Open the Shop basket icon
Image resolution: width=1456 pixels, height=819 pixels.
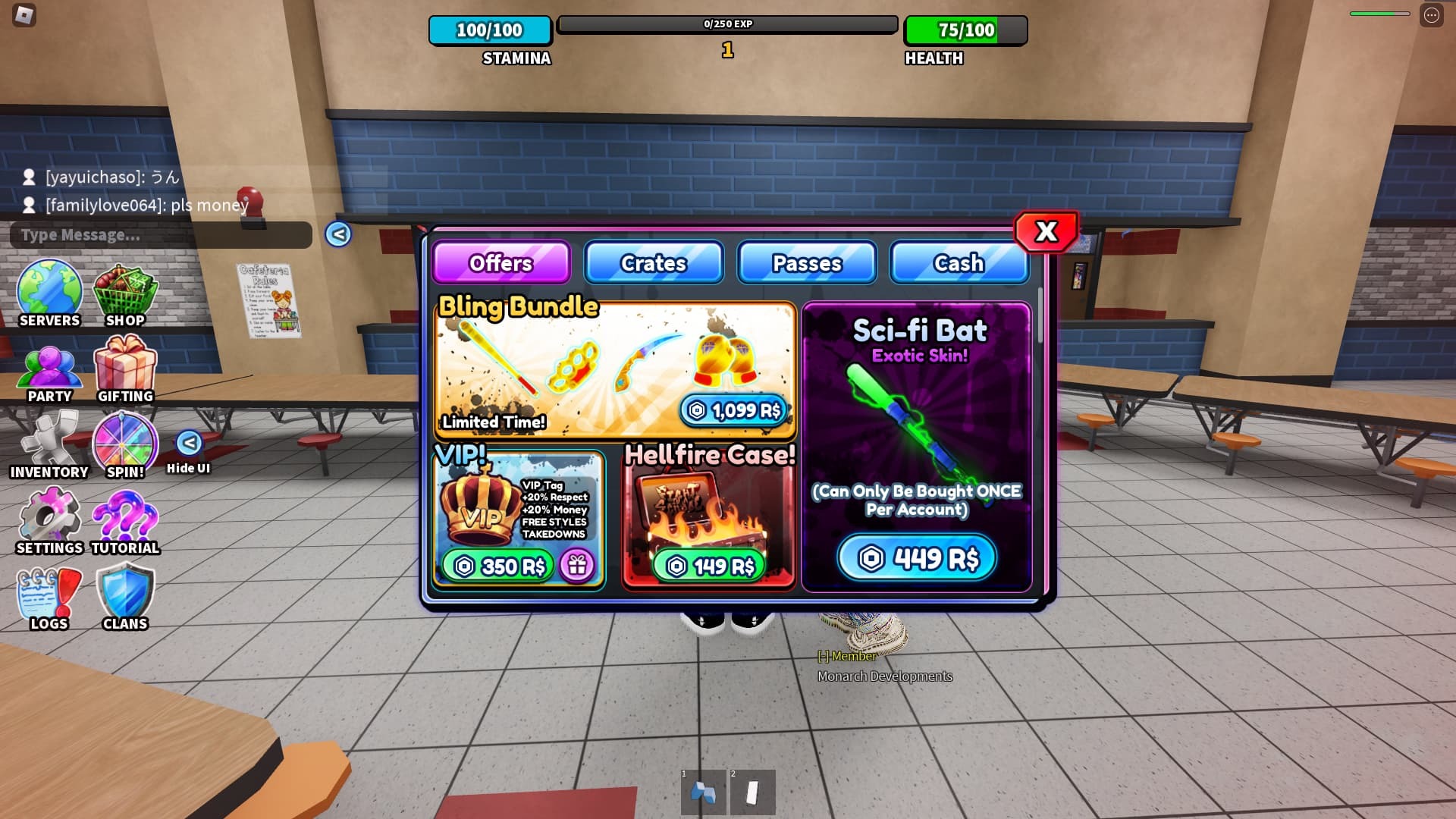[x=125, y=294]
